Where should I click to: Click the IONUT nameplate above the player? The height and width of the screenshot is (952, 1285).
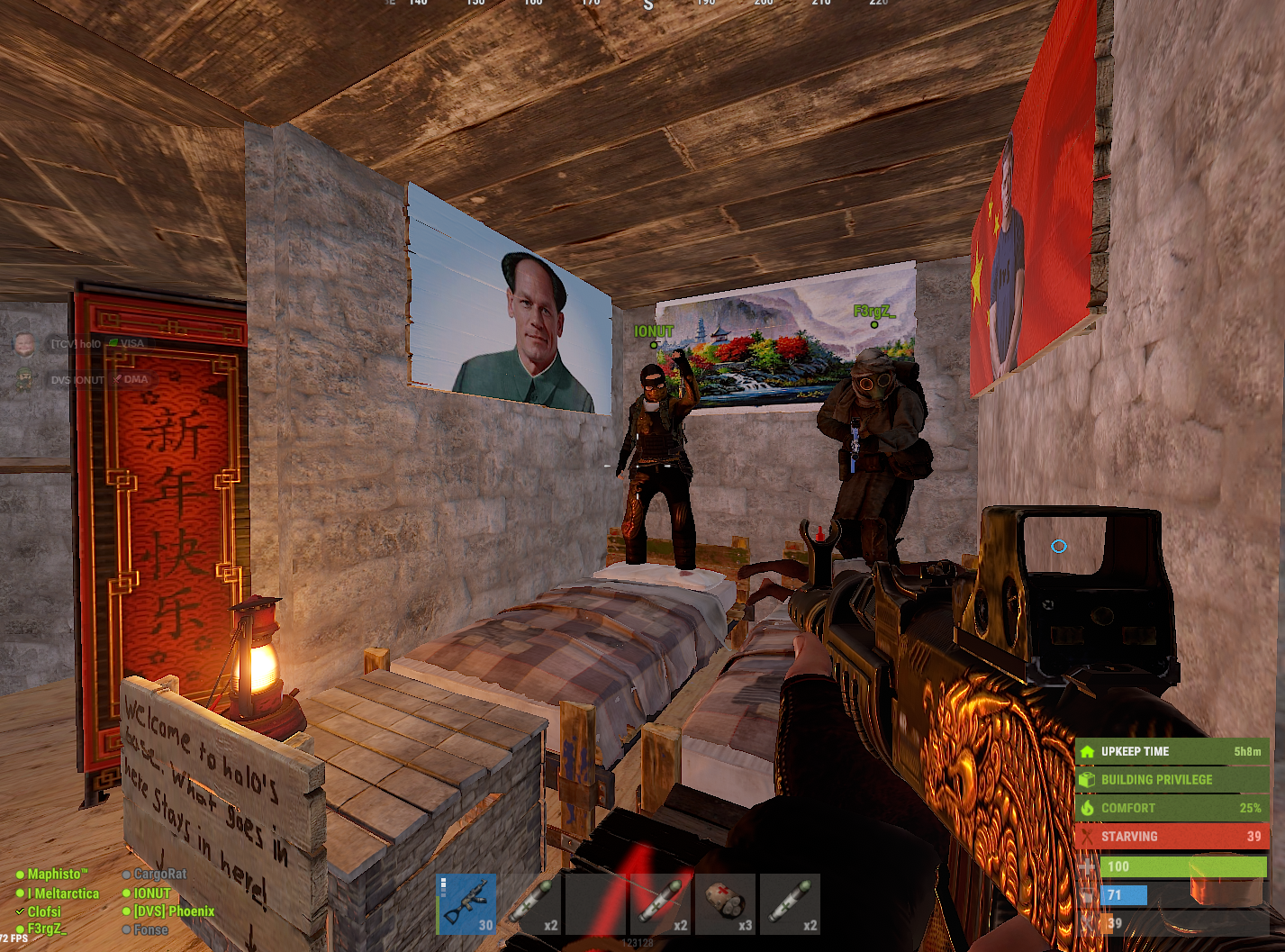[x=652, y=331]
